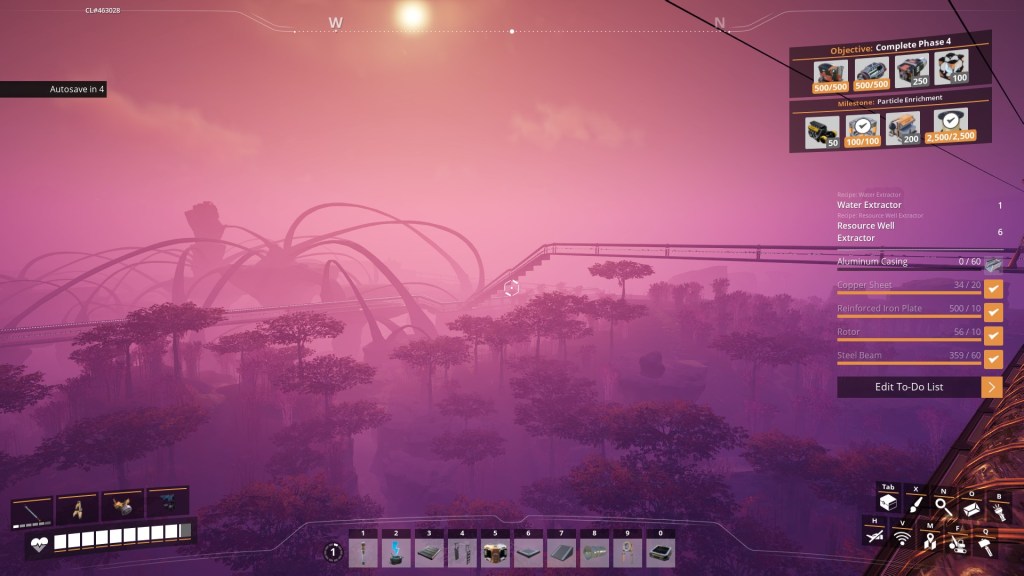The image size is (1024, 576).
Task: Click the hotbar page number indicator
Action: pos(333,552)
